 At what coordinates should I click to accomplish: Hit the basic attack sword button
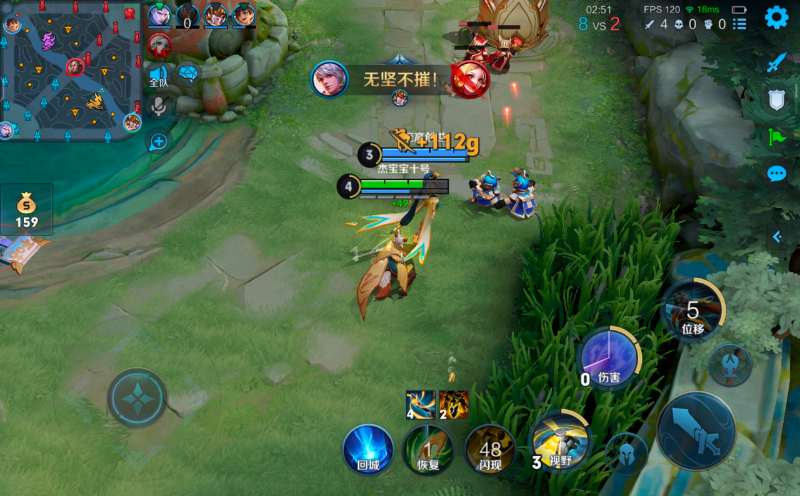(x=696, y=430)
